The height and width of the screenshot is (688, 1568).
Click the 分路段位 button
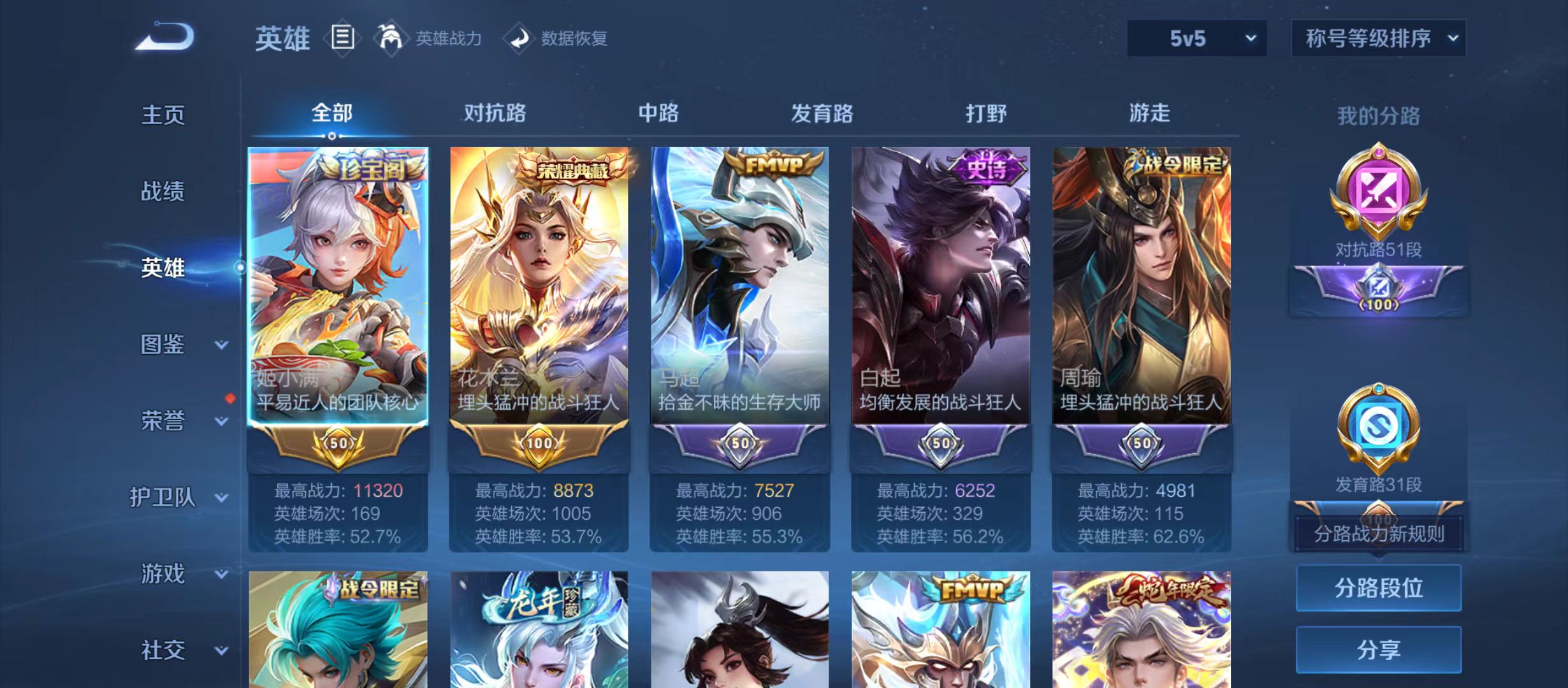(1378, 588)
